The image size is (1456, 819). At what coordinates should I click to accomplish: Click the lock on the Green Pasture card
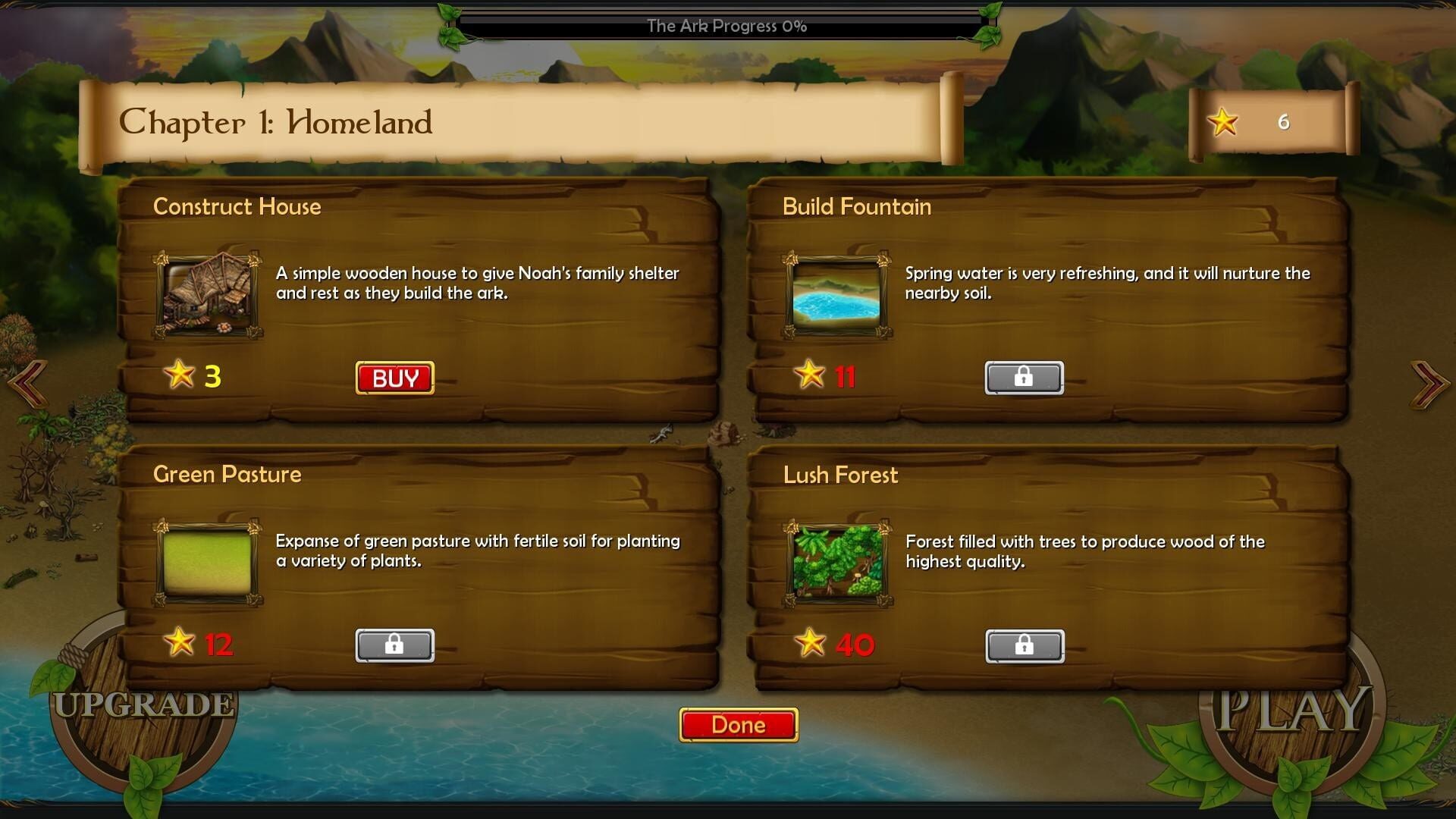tap(394, 645)
